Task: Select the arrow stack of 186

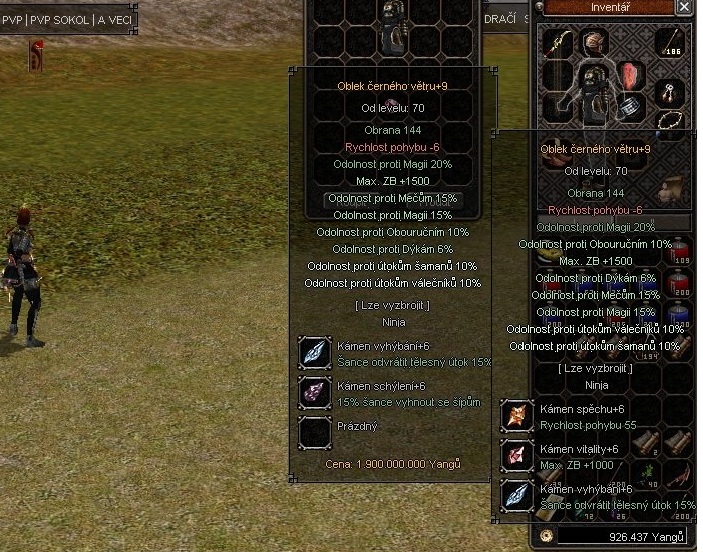Action: 668,42
